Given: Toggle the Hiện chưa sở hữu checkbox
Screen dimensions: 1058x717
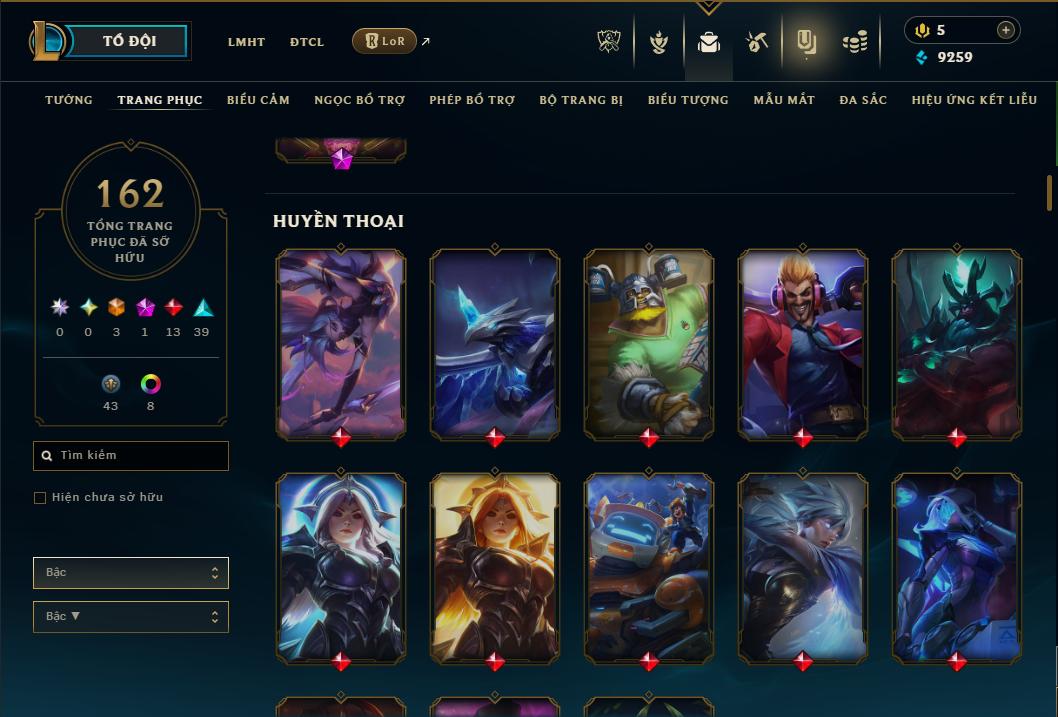Looking at the screenshot, I should tap(40, 498).
